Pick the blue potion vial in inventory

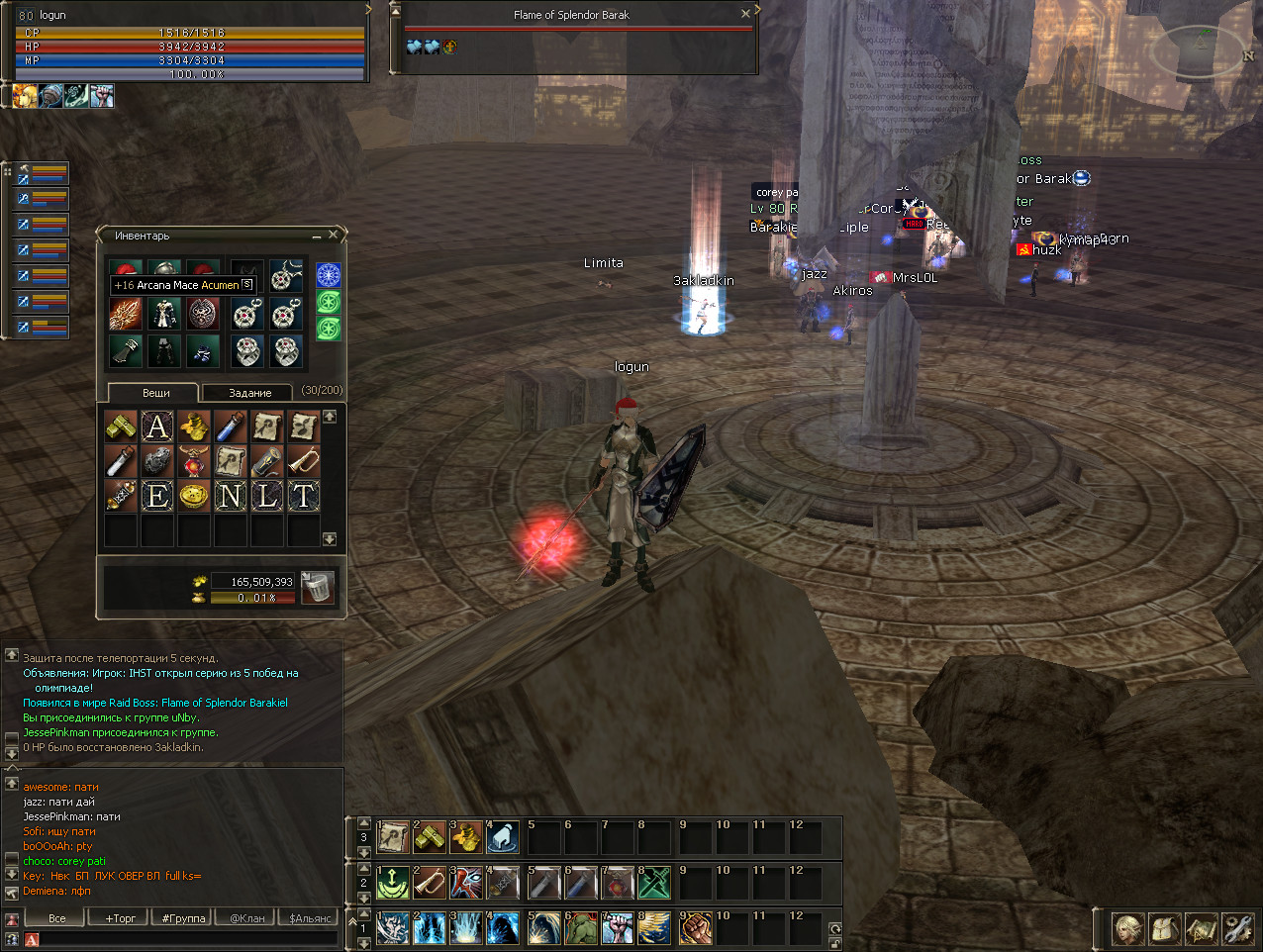231,427
